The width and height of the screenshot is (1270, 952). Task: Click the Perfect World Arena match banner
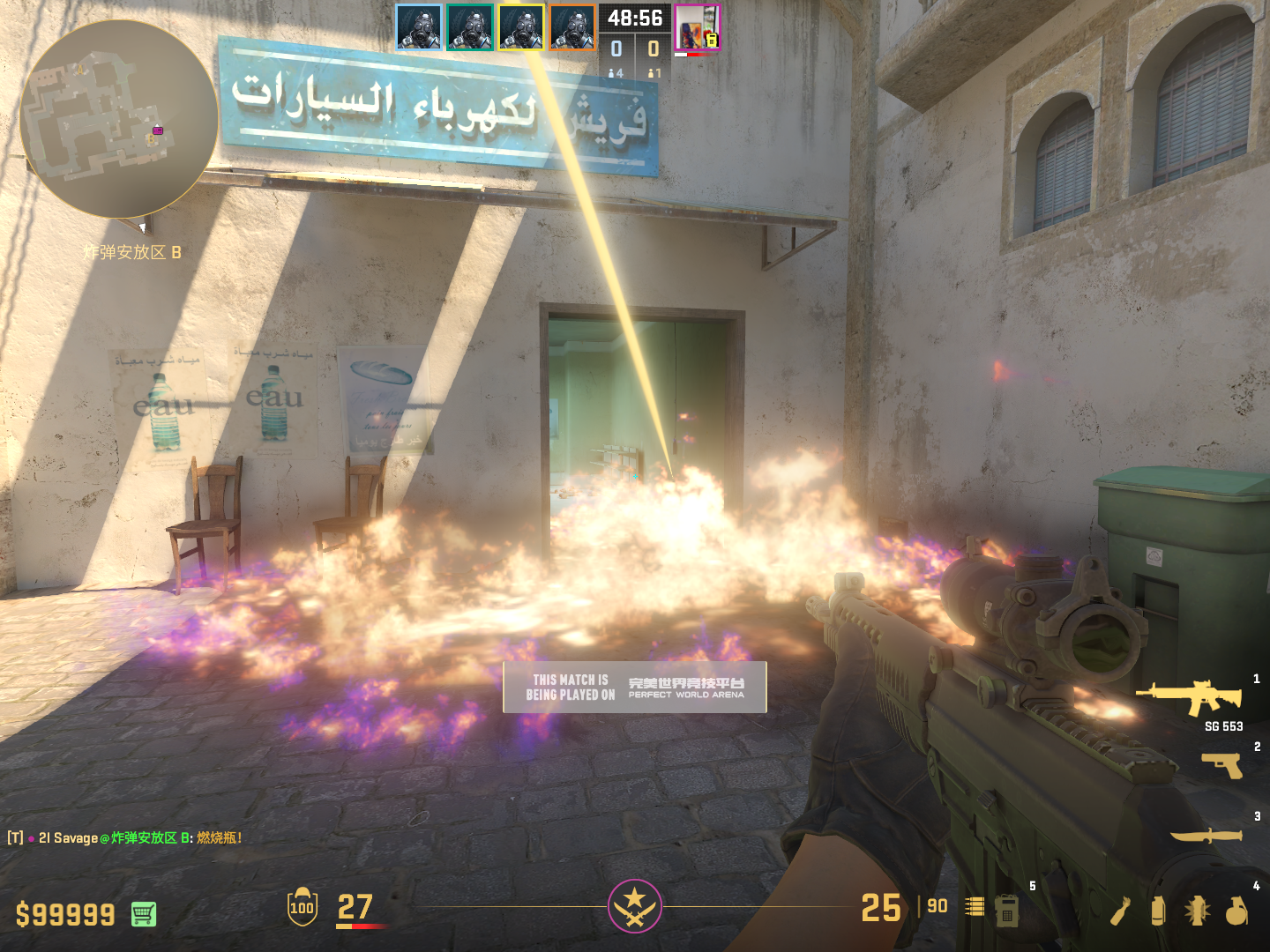pyautogui.click(x=635, y=688)
